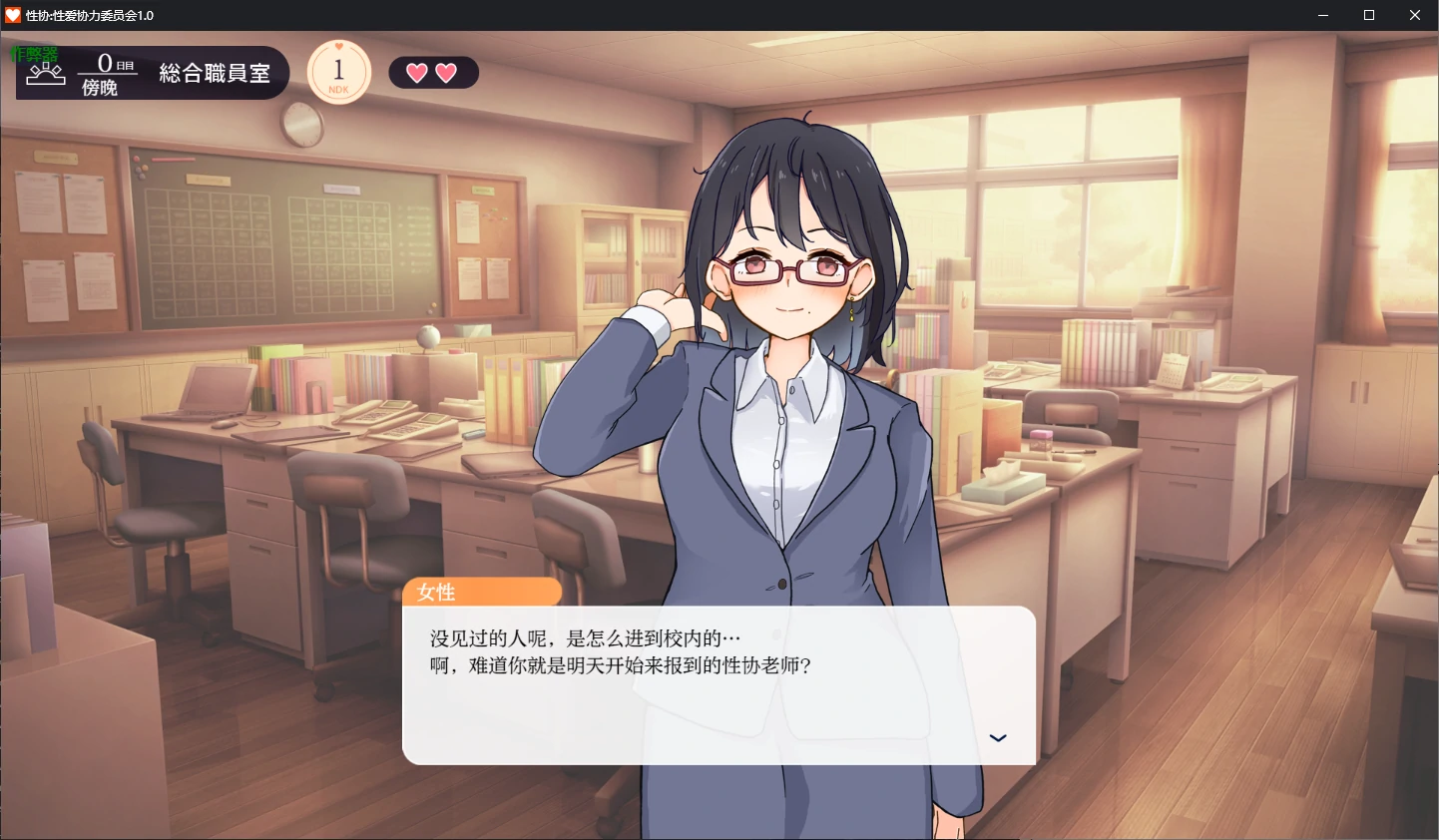This screenshot has height=840, width=1439.
Task: Click the left heart in the affection meter
Action: (x=417, y=72)
